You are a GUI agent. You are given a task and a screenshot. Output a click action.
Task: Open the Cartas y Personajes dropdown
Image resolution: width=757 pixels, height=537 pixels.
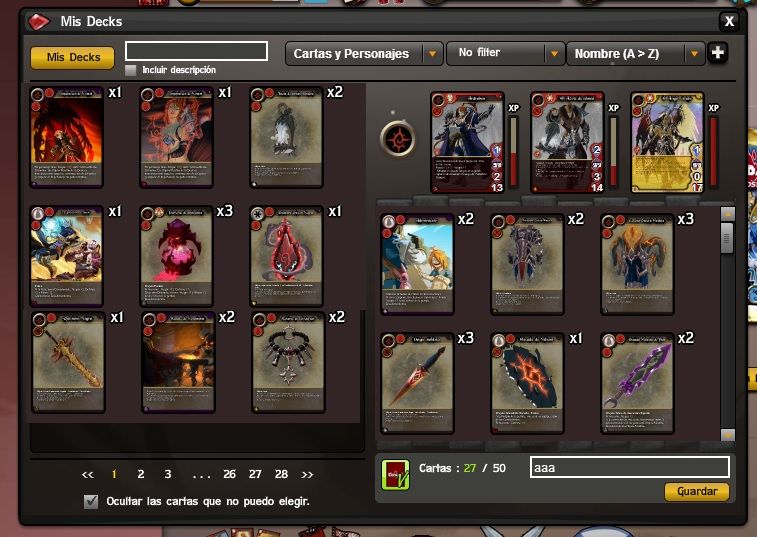[364, 53]
